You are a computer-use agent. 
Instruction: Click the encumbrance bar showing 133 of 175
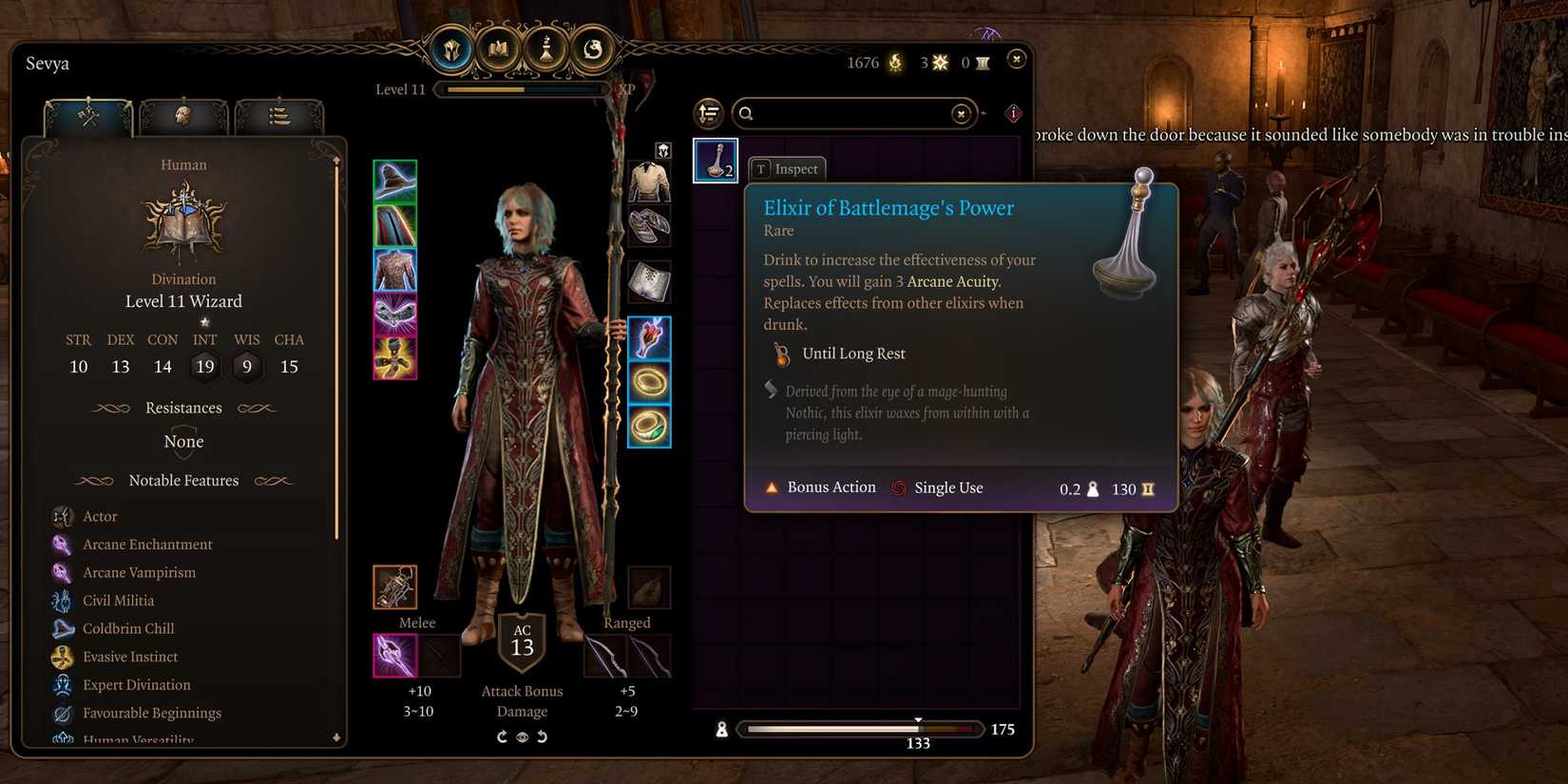[860, 729]
